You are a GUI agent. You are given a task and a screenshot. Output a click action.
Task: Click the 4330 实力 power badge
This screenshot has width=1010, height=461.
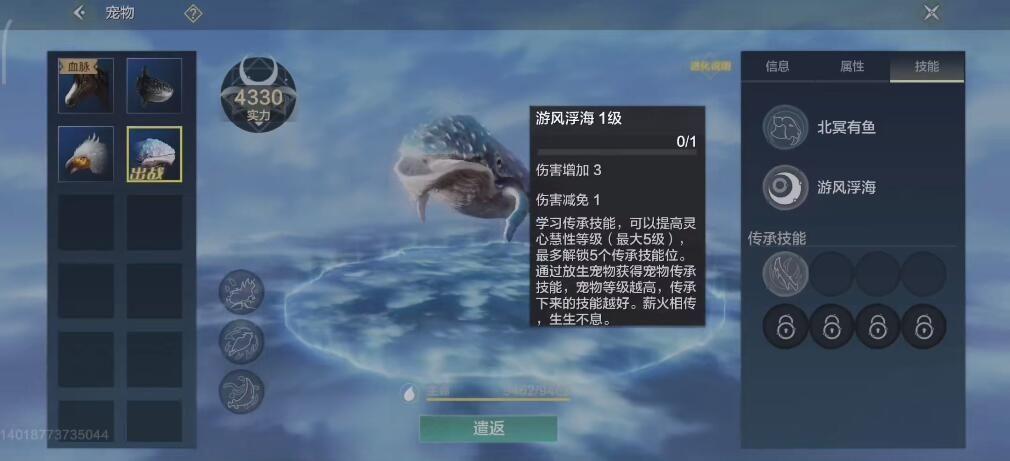tap(258, 97)
